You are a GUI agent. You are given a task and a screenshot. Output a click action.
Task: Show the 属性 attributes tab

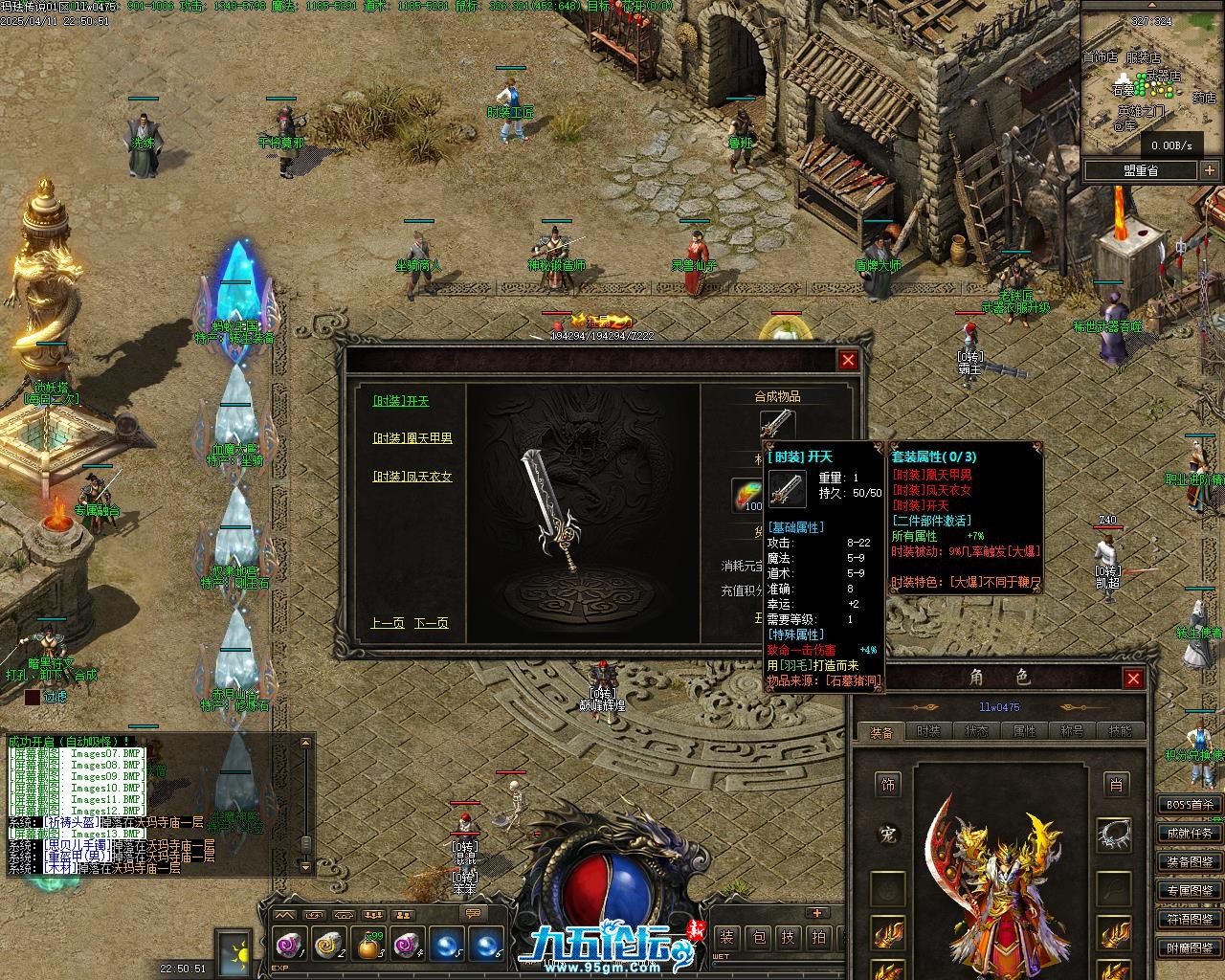[x=1024, y=731]
